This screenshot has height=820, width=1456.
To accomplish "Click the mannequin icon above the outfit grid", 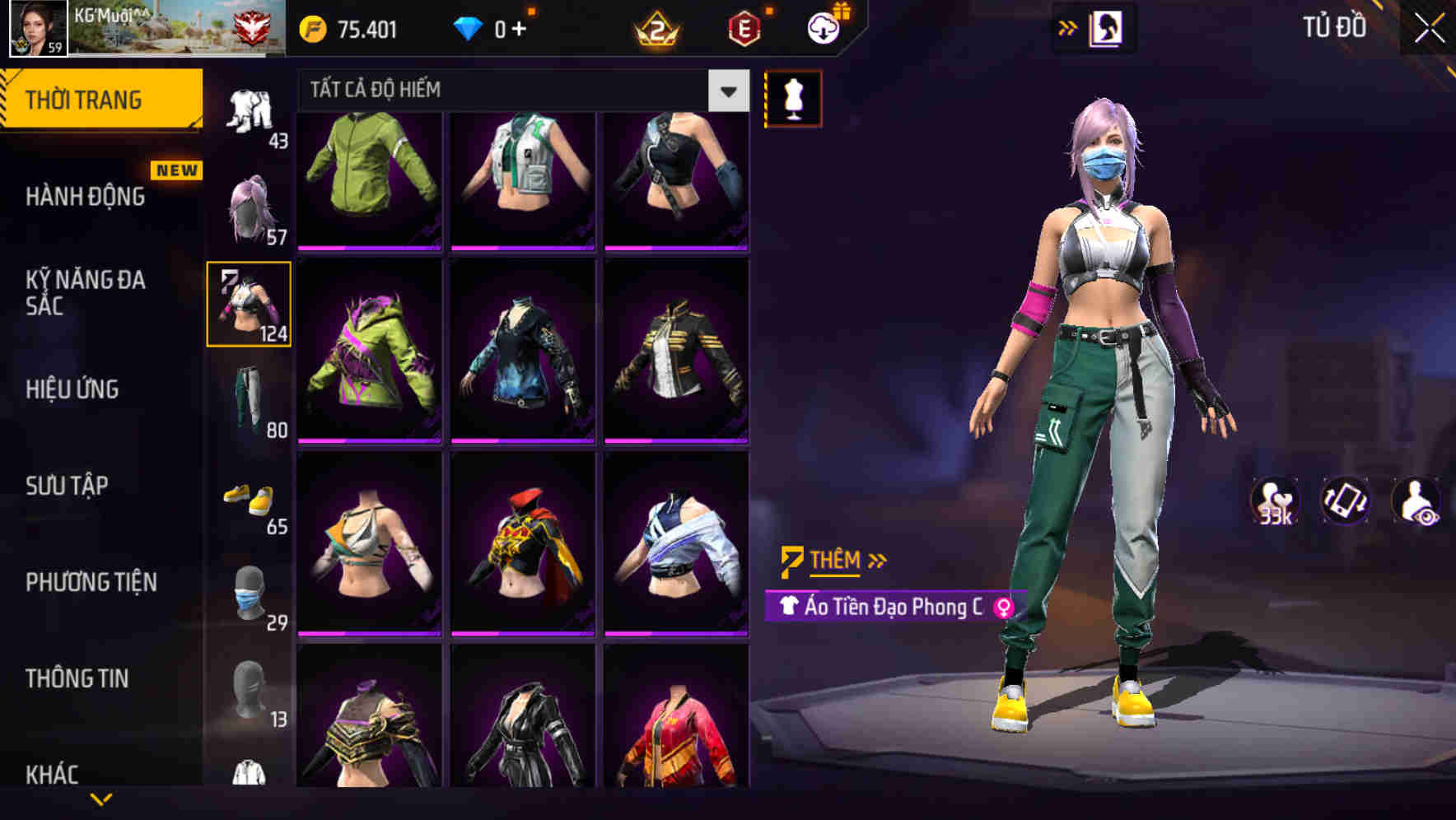I will click(793, 97).
